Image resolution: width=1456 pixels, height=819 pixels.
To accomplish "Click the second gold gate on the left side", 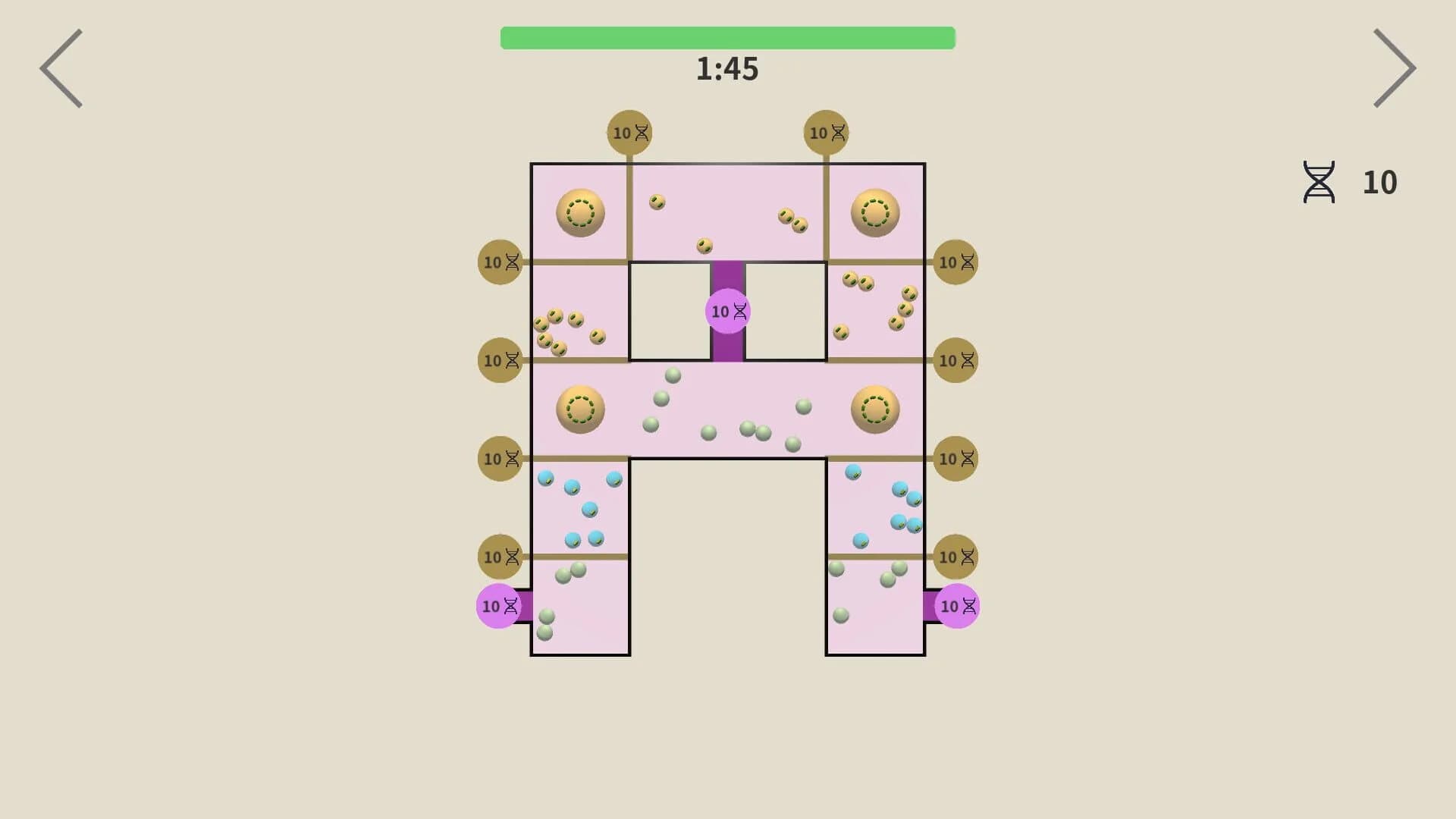I will (500, 360).
